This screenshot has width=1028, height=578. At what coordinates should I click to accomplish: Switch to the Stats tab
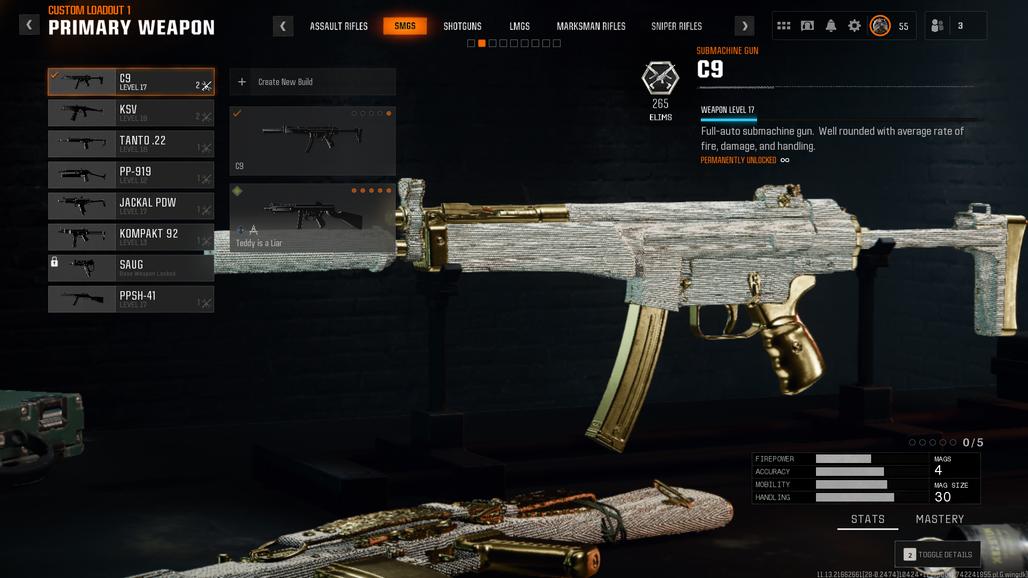pyautogui.click(x=867, y=520)
